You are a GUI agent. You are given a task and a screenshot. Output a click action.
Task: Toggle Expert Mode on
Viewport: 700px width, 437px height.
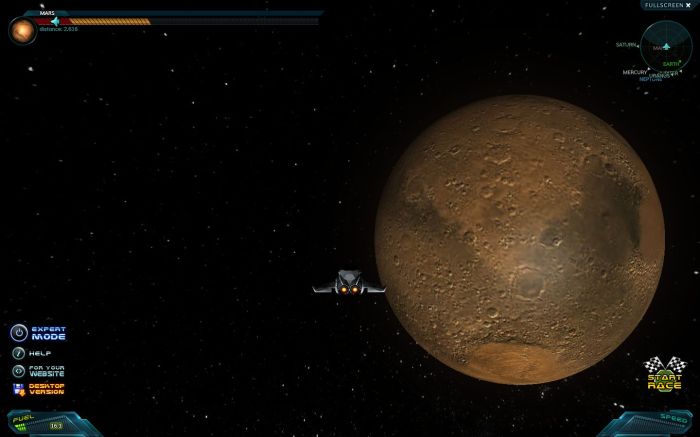[19, 333]
